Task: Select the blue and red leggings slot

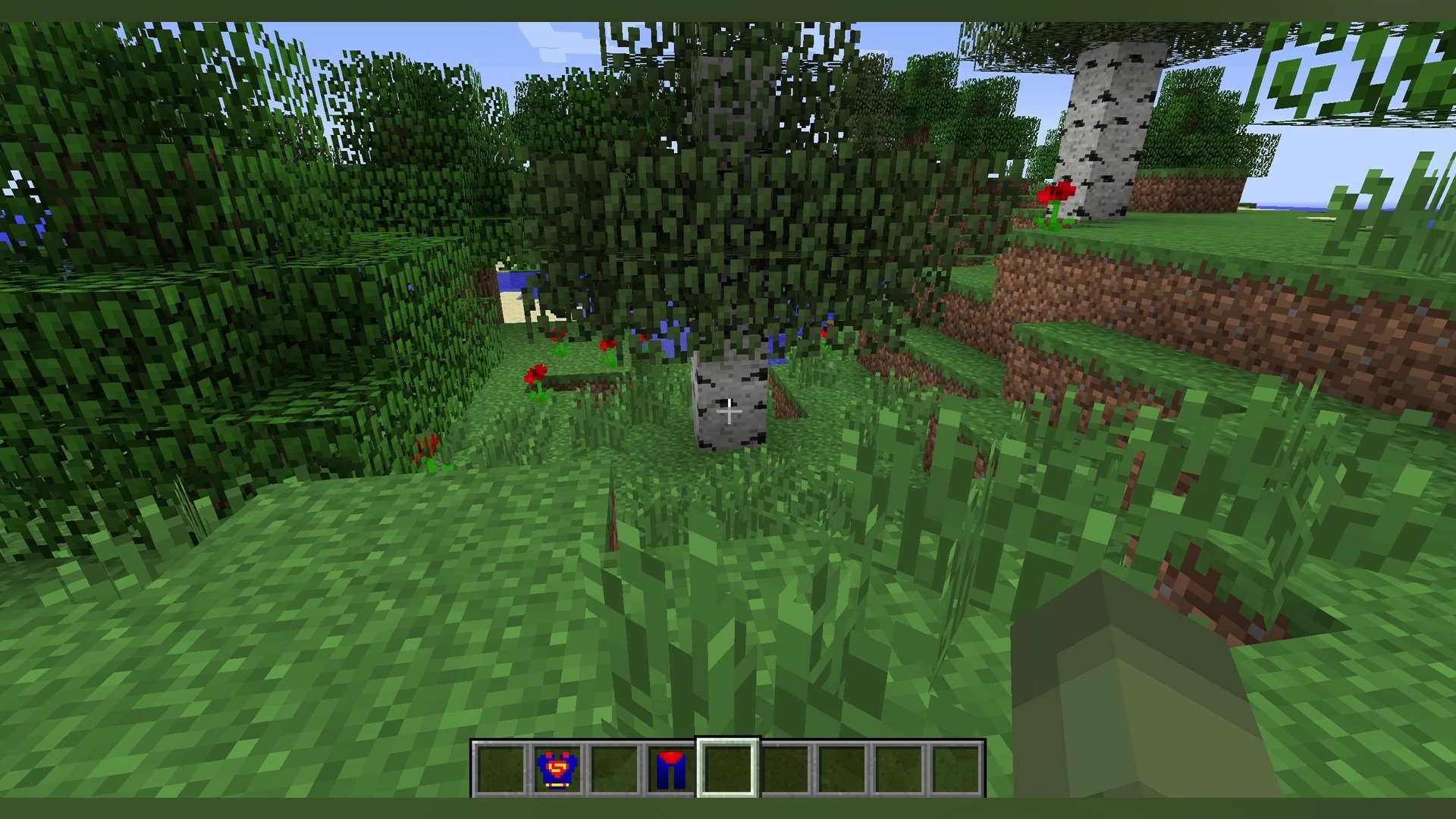Action: coord(670,769)
